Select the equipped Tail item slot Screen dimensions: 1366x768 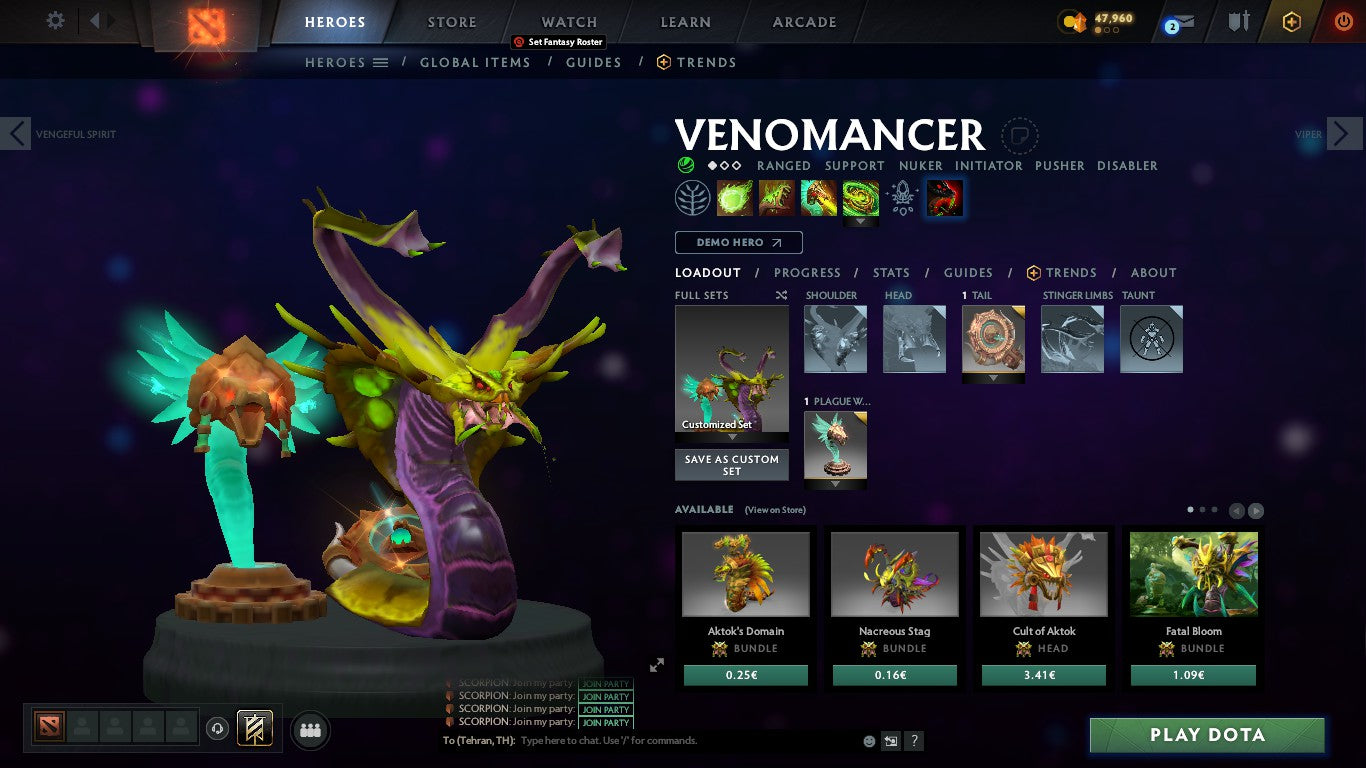tap(992, 338)
